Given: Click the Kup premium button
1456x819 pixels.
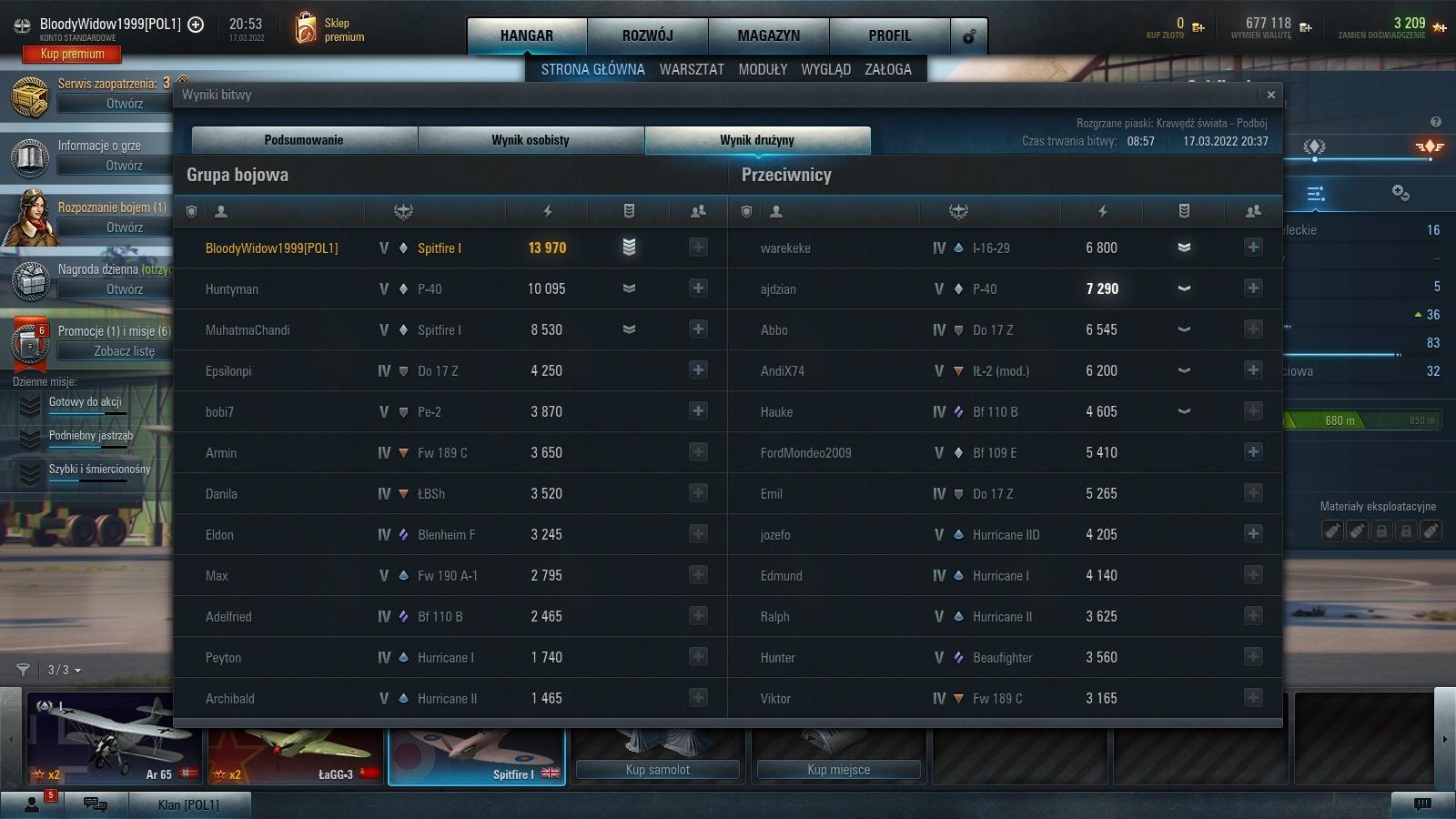Looking at the screenshot, I should click(73, 55).
